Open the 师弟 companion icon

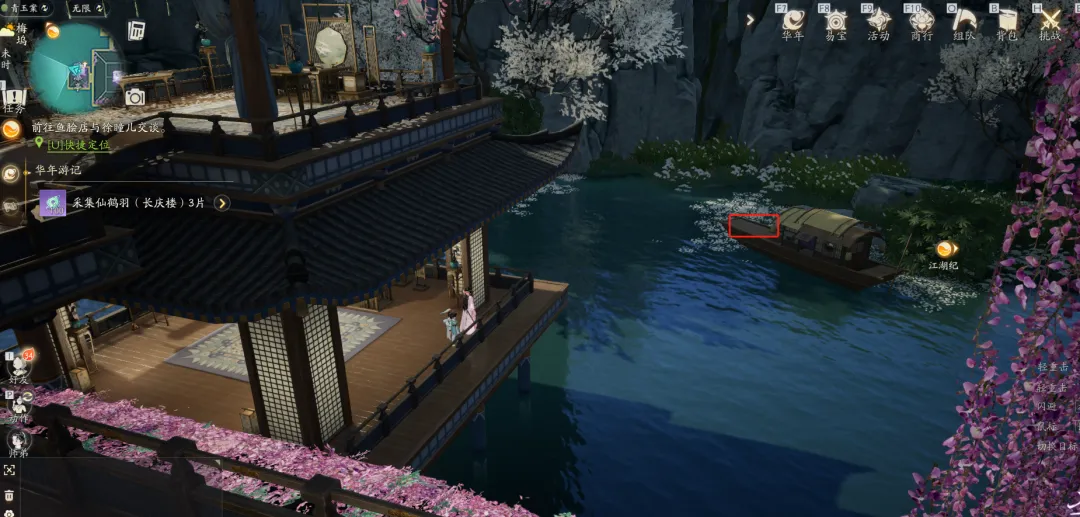click(19, 440)
